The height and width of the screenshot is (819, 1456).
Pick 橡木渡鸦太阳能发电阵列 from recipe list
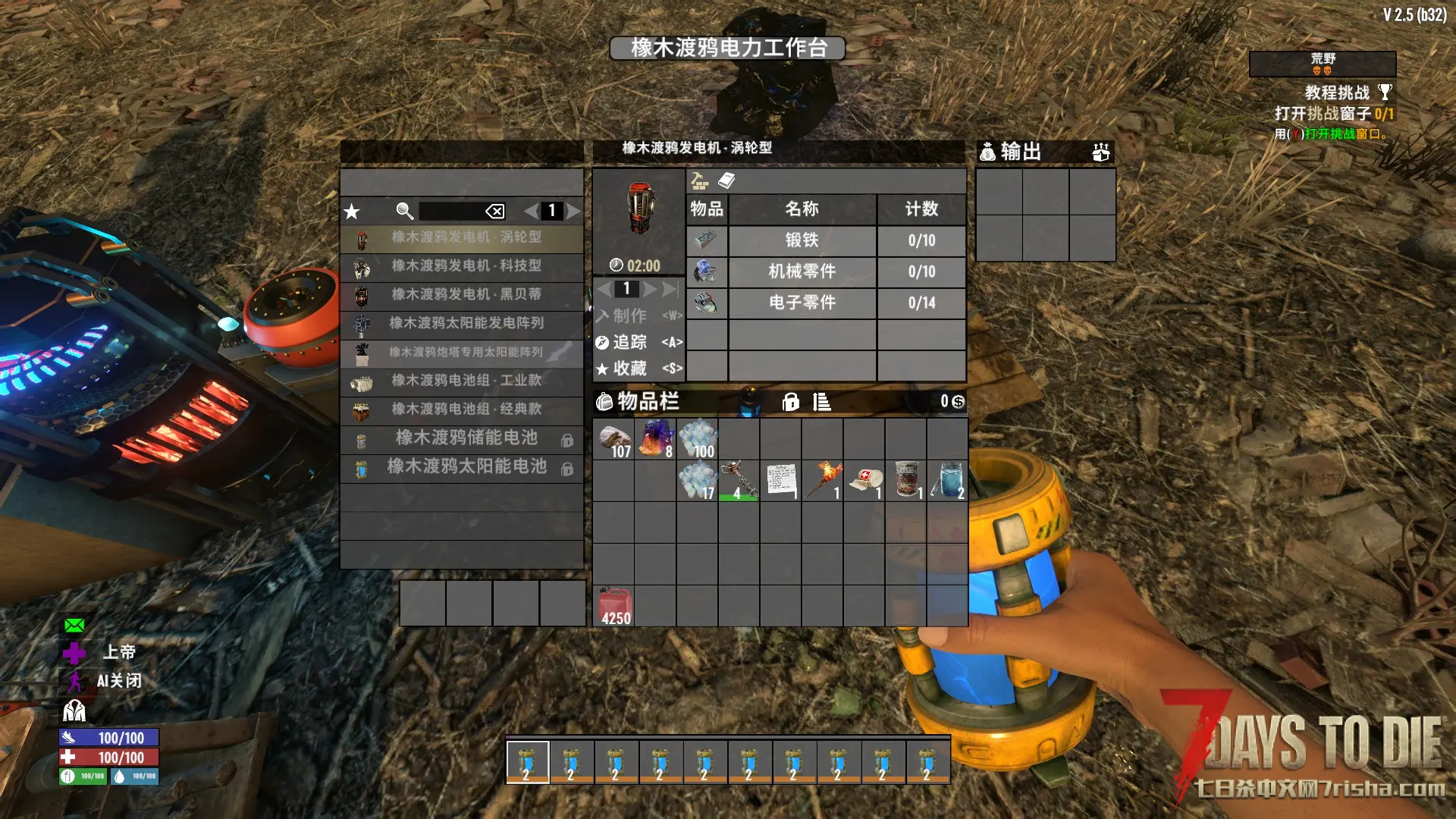click(x=466, y=323)
